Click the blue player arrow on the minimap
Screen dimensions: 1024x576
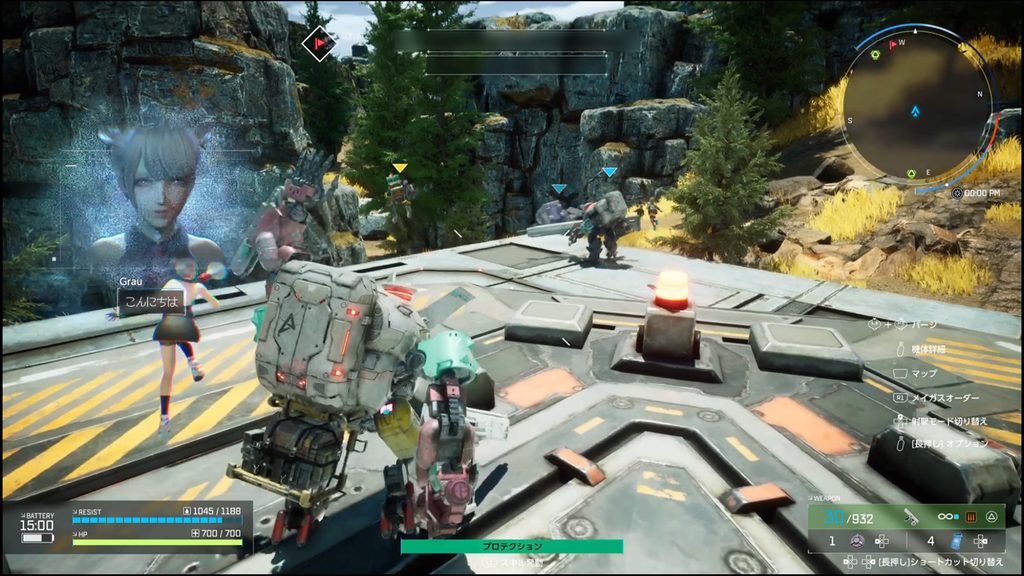pos(915,112)
